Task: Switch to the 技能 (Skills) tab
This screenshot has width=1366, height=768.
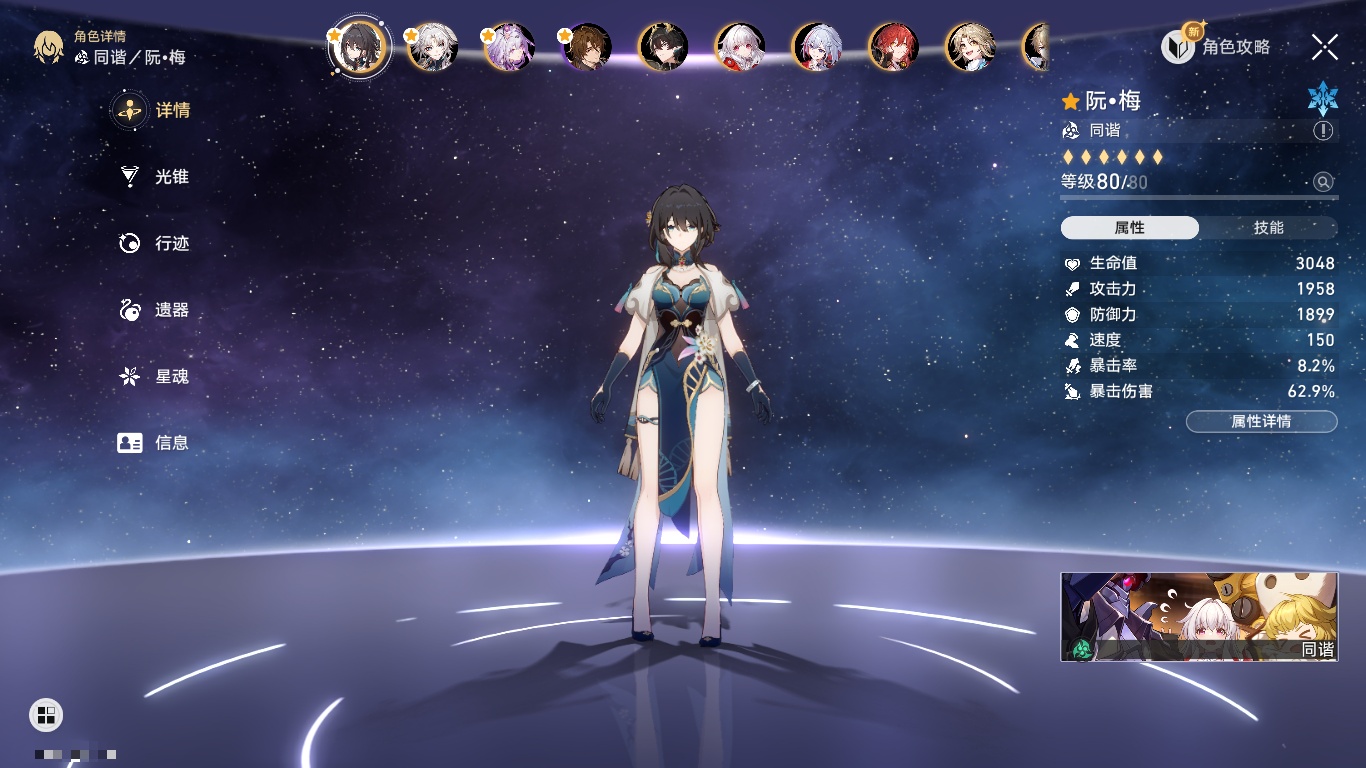Action: click(1268, 228)
